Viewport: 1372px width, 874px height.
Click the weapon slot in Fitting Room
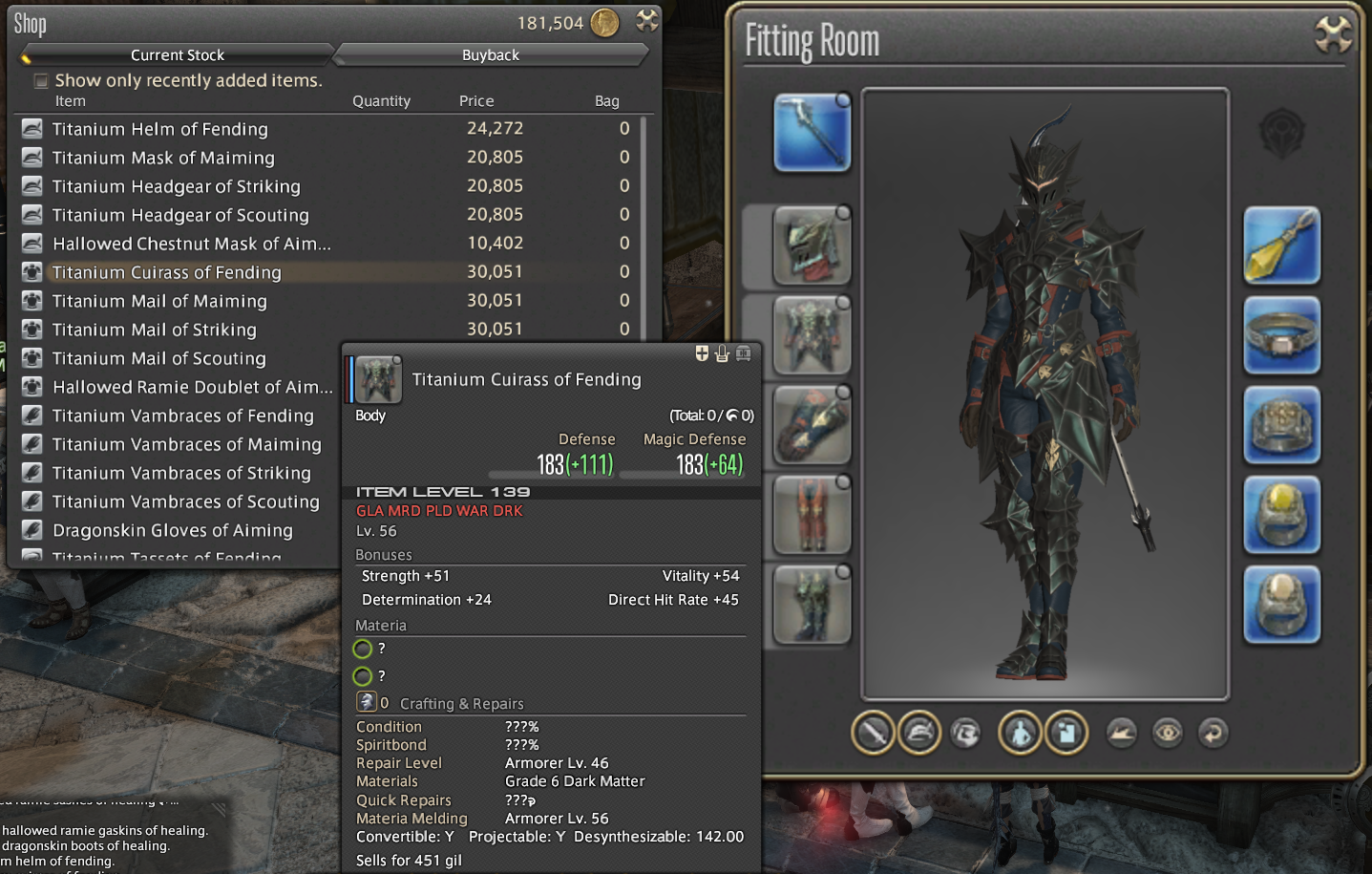click(x=812, y=133)
